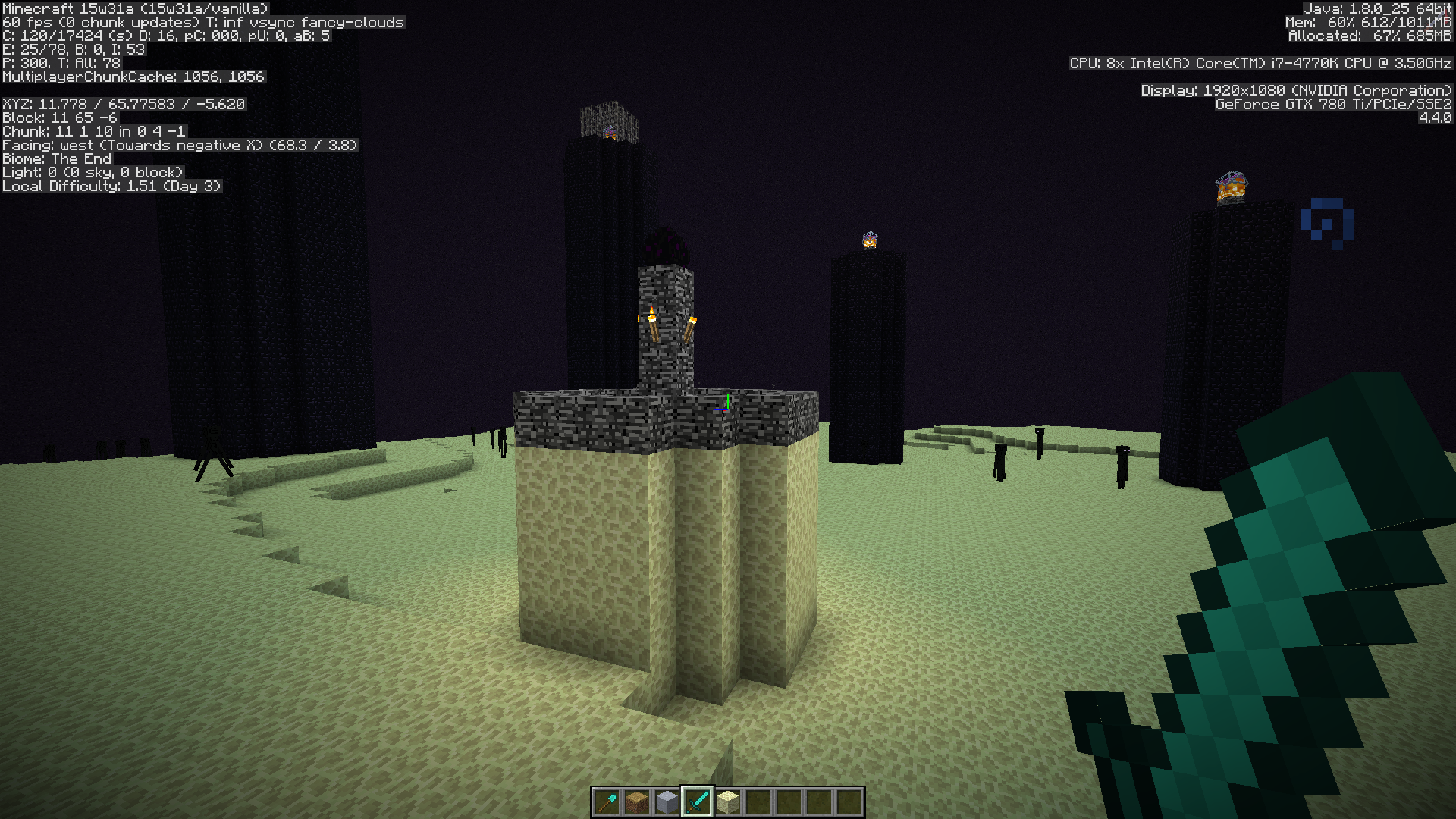The width and height of the screenshot is (1456, 819).
Task: Switch to the end stone block slot
Action: [x=728, y=802]
